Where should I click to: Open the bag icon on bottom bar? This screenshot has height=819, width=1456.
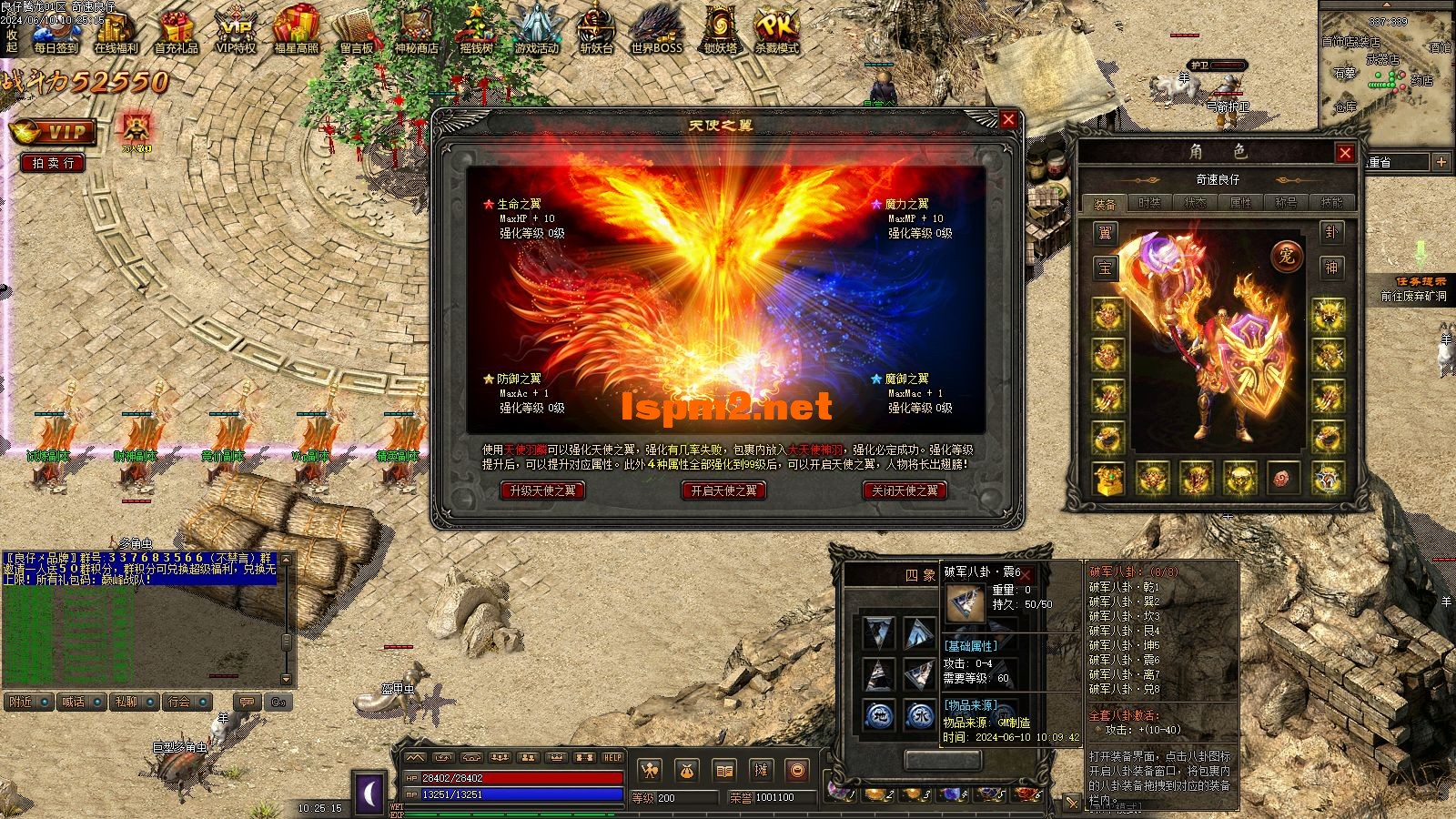tap(686, 771)
